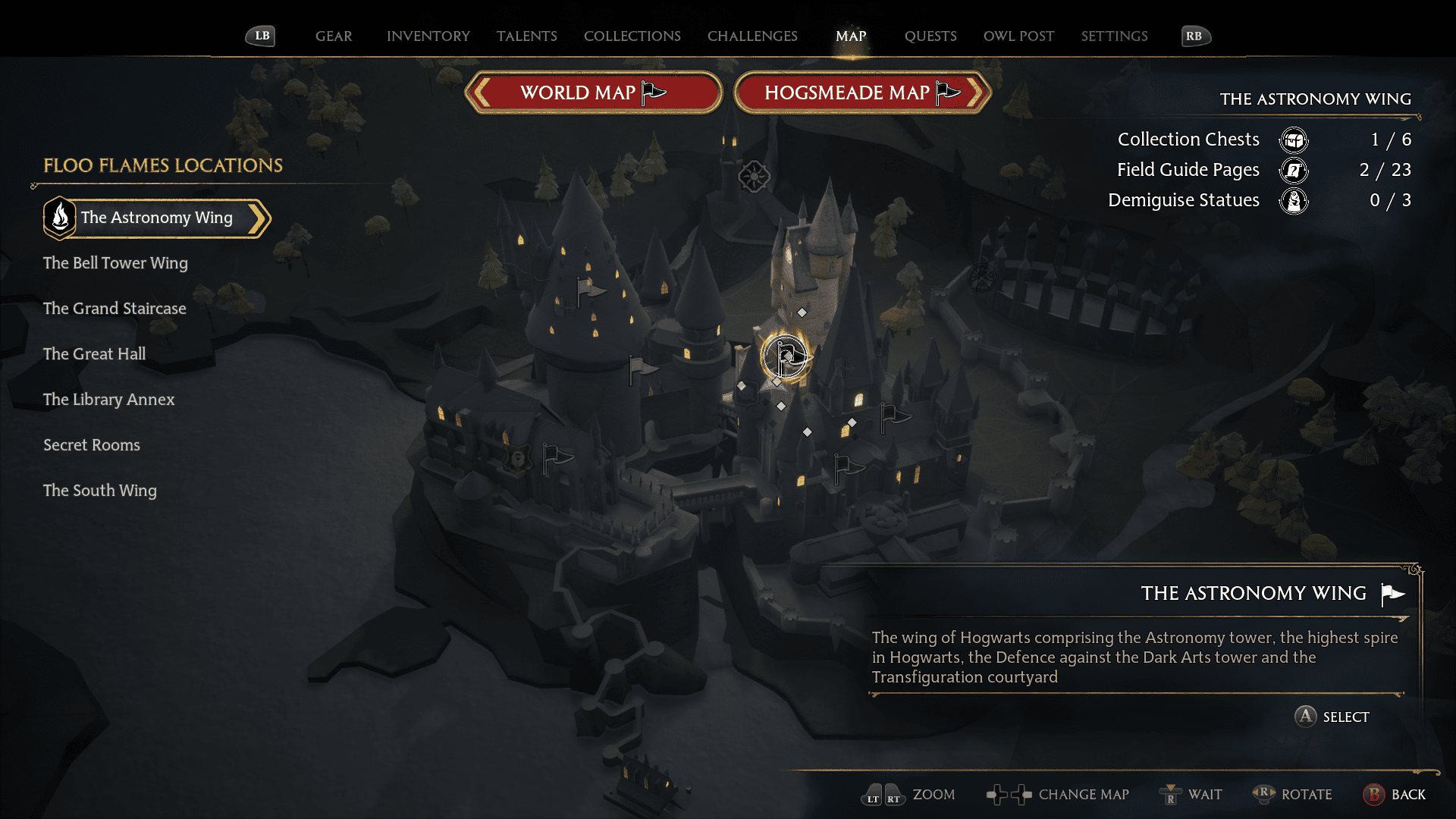The width and height of the screenshot is (1456, 819).
Task: Switch to Owl Post tab
Action: point(1018,36)
